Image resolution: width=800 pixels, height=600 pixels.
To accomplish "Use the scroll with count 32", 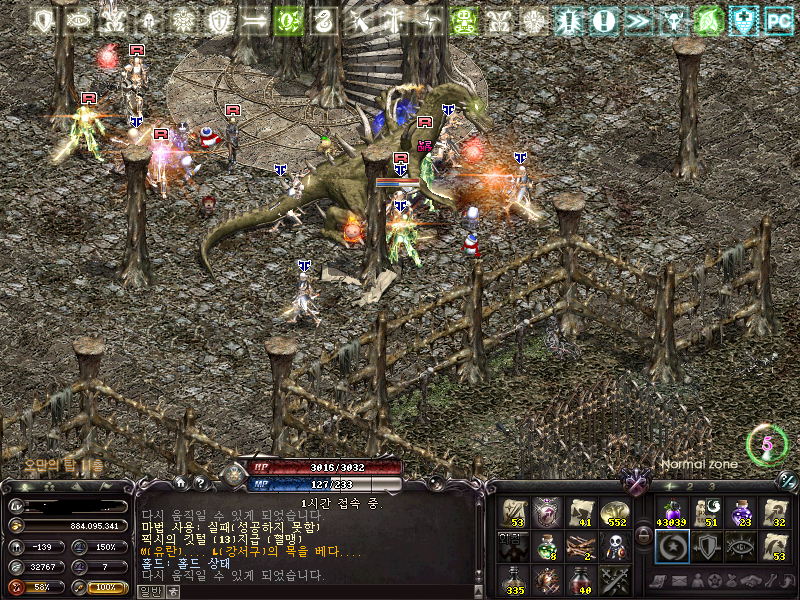I will tap(775, 513).
